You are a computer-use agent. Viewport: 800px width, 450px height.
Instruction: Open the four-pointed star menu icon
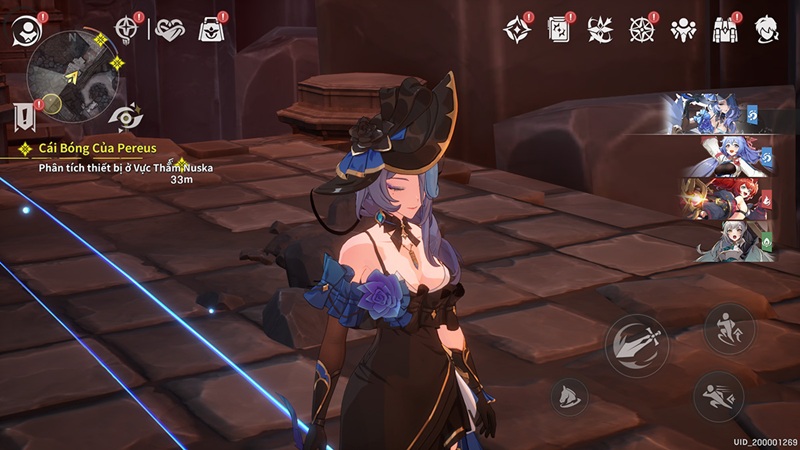[x=516, y=29]
